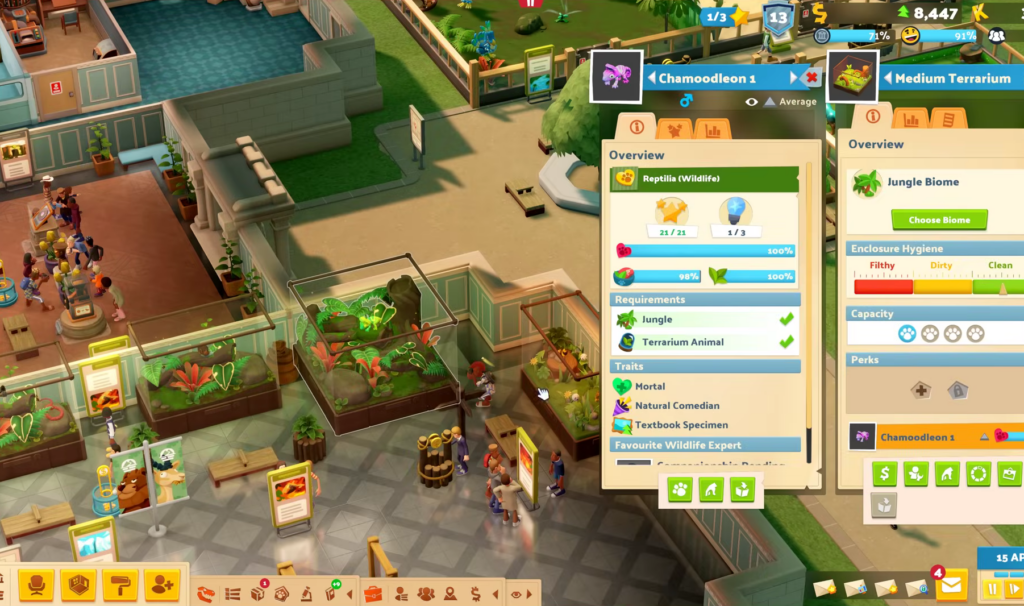Open the hire staff button
The width and height of the screenshot is (1024, 606).
point(161,584)
